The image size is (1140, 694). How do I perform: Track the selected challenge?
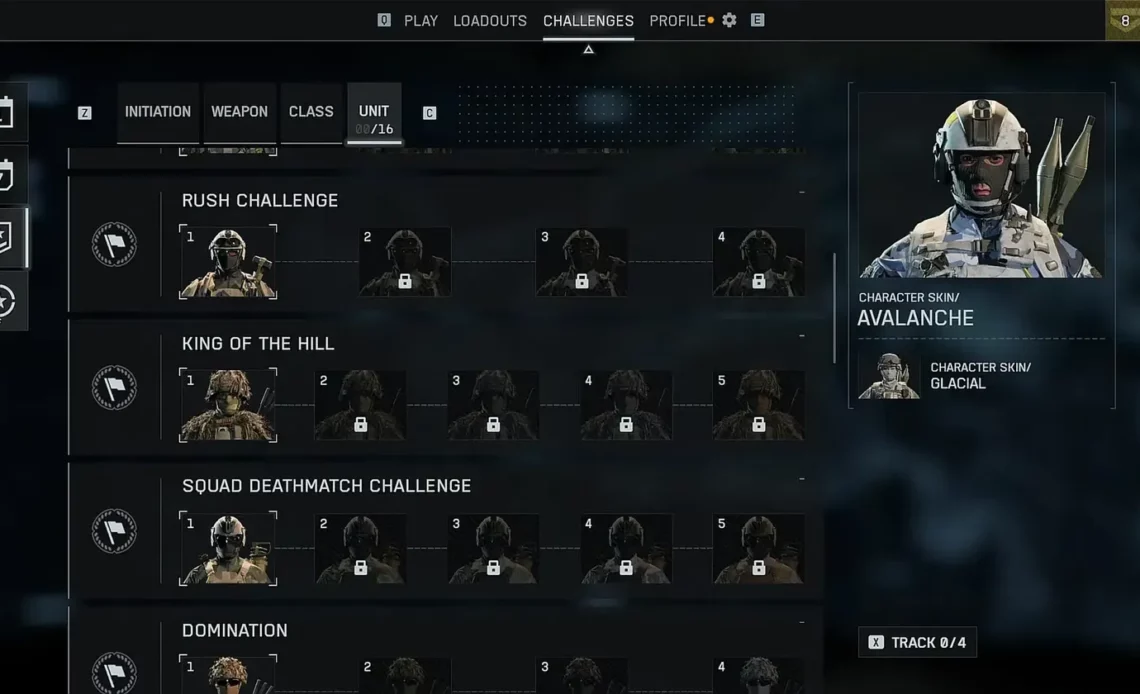point(917,642)
